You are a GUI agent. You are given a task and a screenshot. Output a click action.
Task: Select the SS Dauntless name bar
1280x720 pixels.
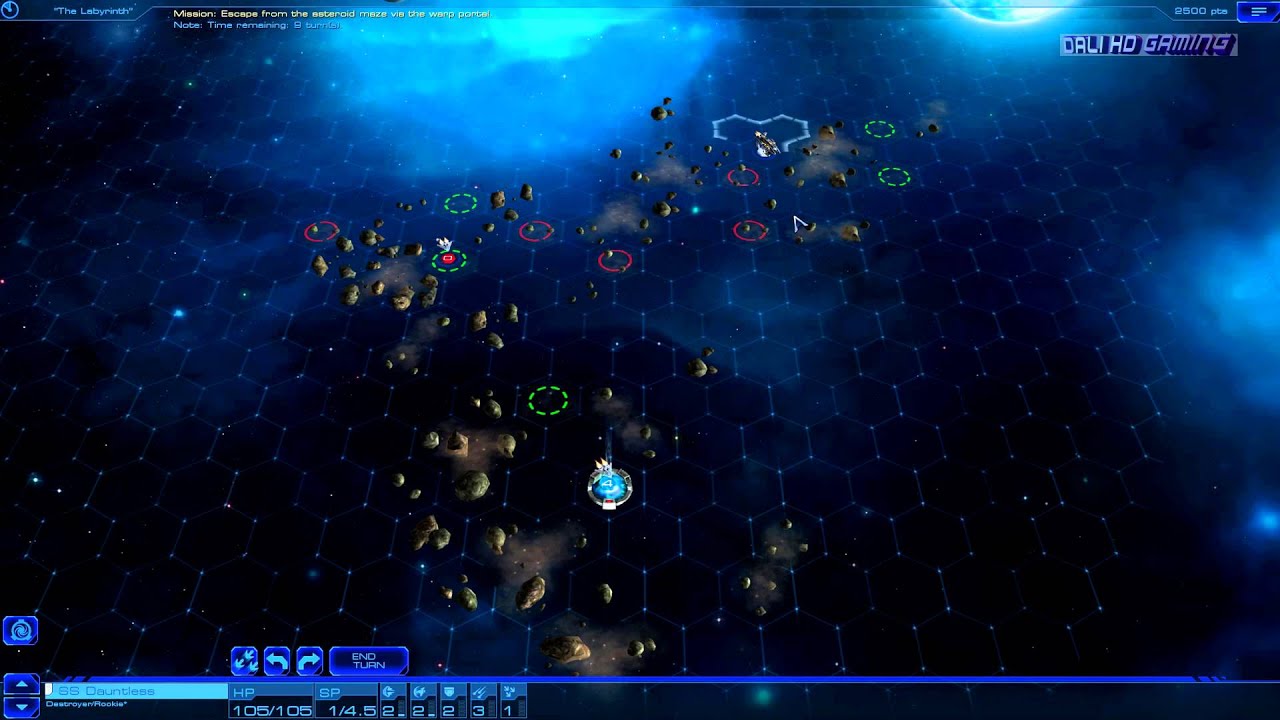(137, 691)
